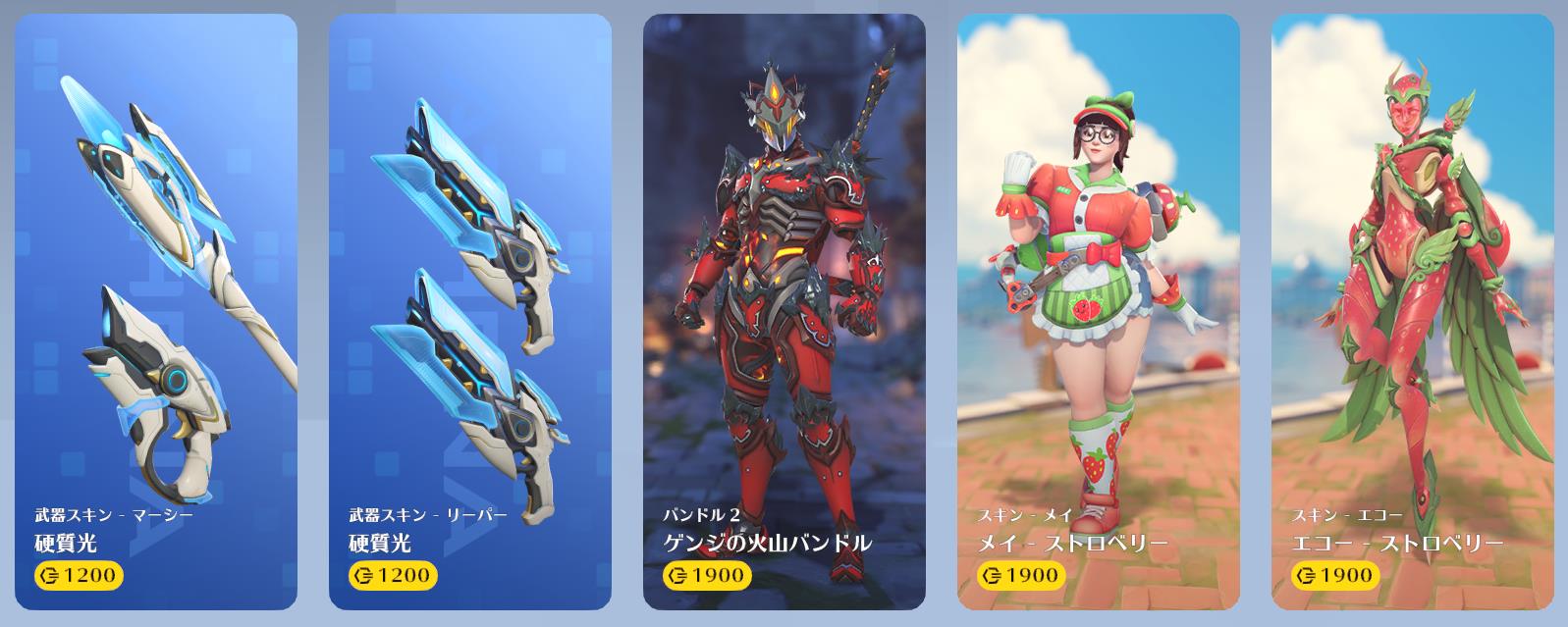Viewport: 1568px width, 627px height.
Task: Select the Reaper 硬質光 weapon skin card
Action: click(x=469, y=312)
